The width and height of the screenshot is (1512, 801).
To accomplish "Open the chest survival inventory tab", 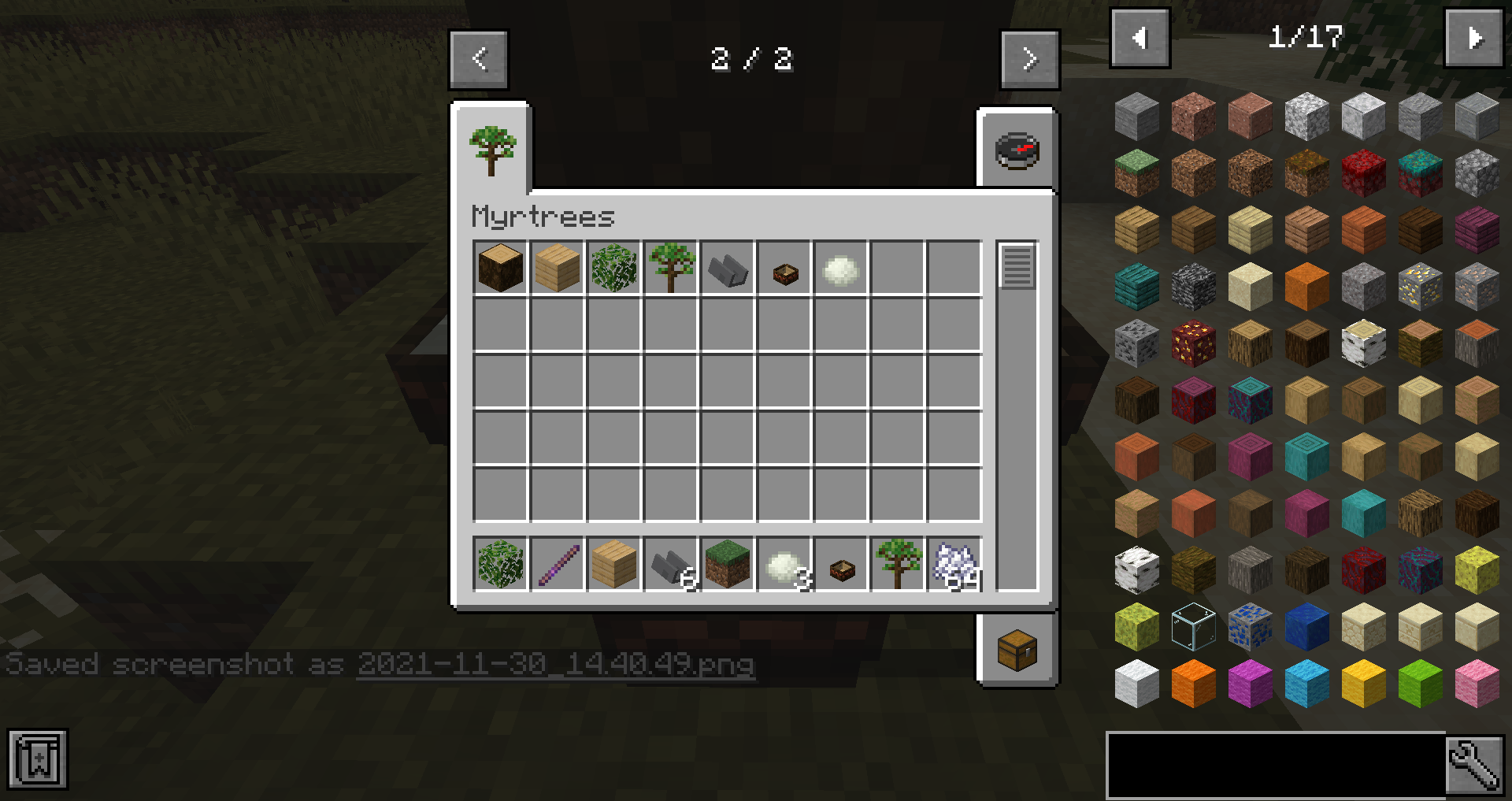I will [x=1017, y=650].
